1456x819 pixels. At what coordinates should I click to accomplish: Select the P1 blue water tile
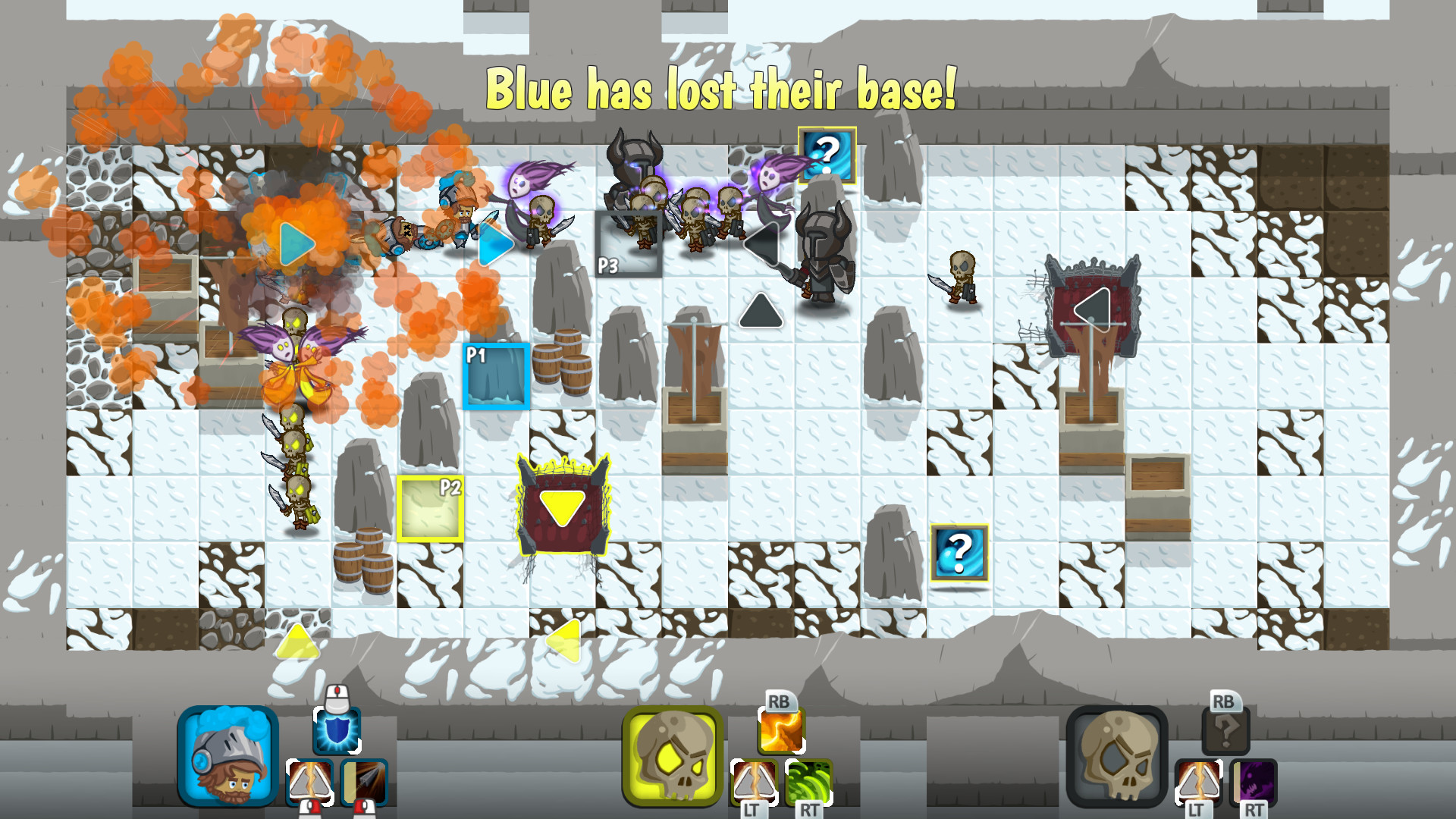tap(495, 377)
